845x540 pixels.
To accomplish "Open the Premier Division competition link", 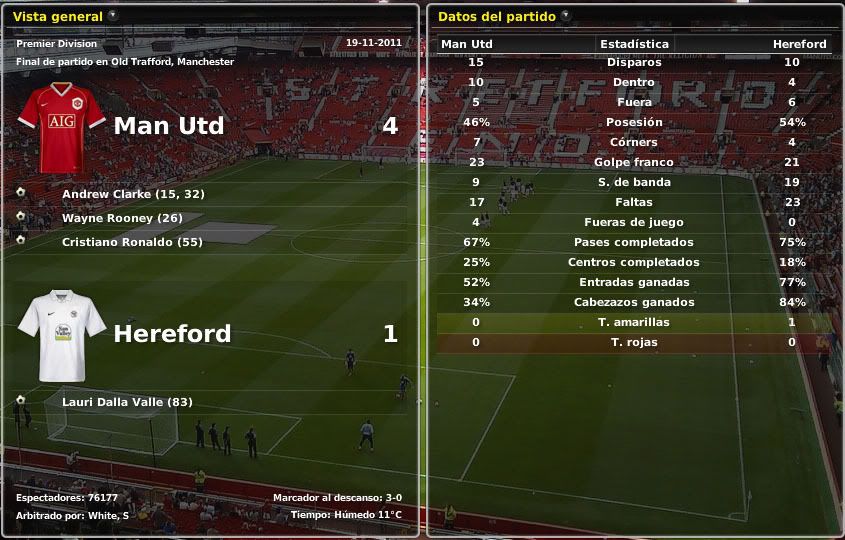I will (x=57, y=44).
